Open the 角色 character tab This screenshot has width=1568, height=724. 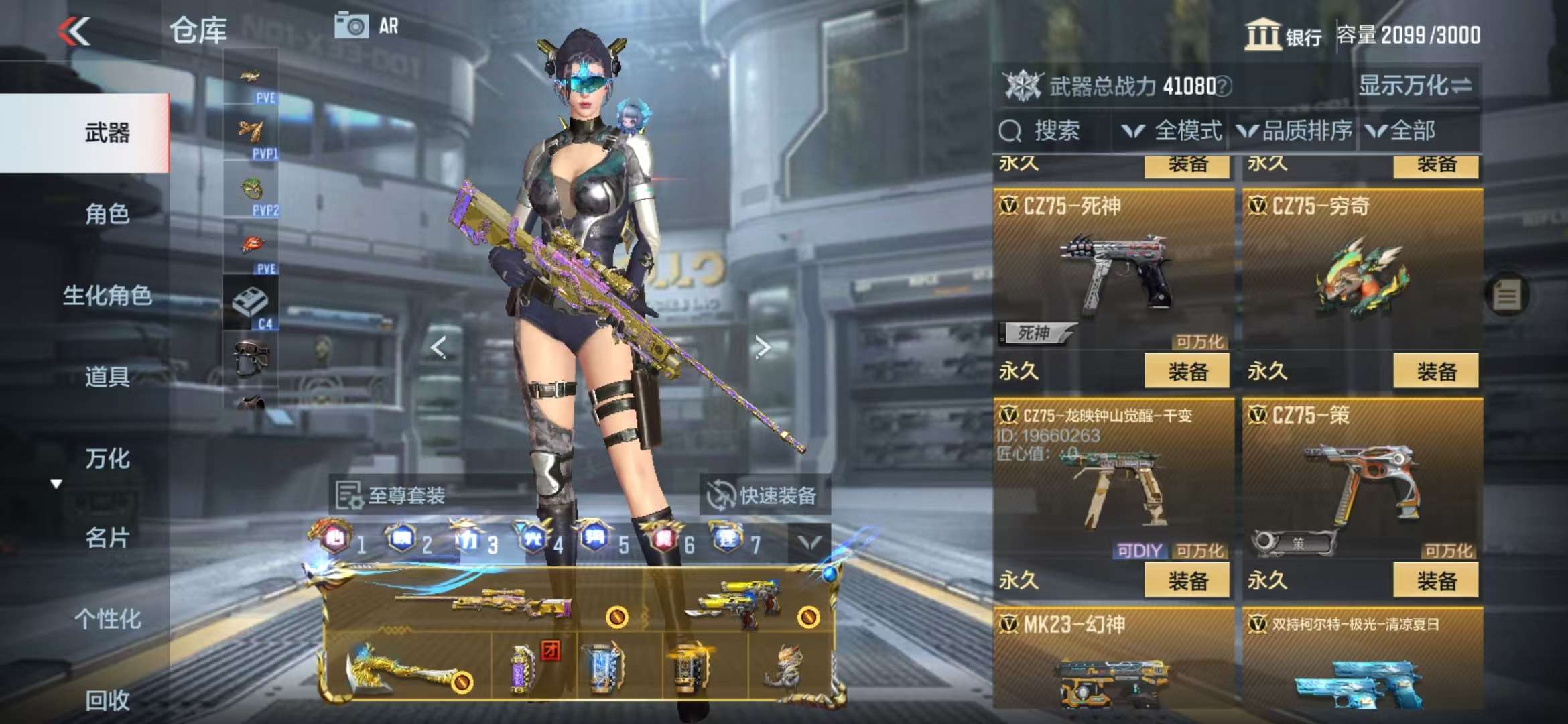coord(107,214)
